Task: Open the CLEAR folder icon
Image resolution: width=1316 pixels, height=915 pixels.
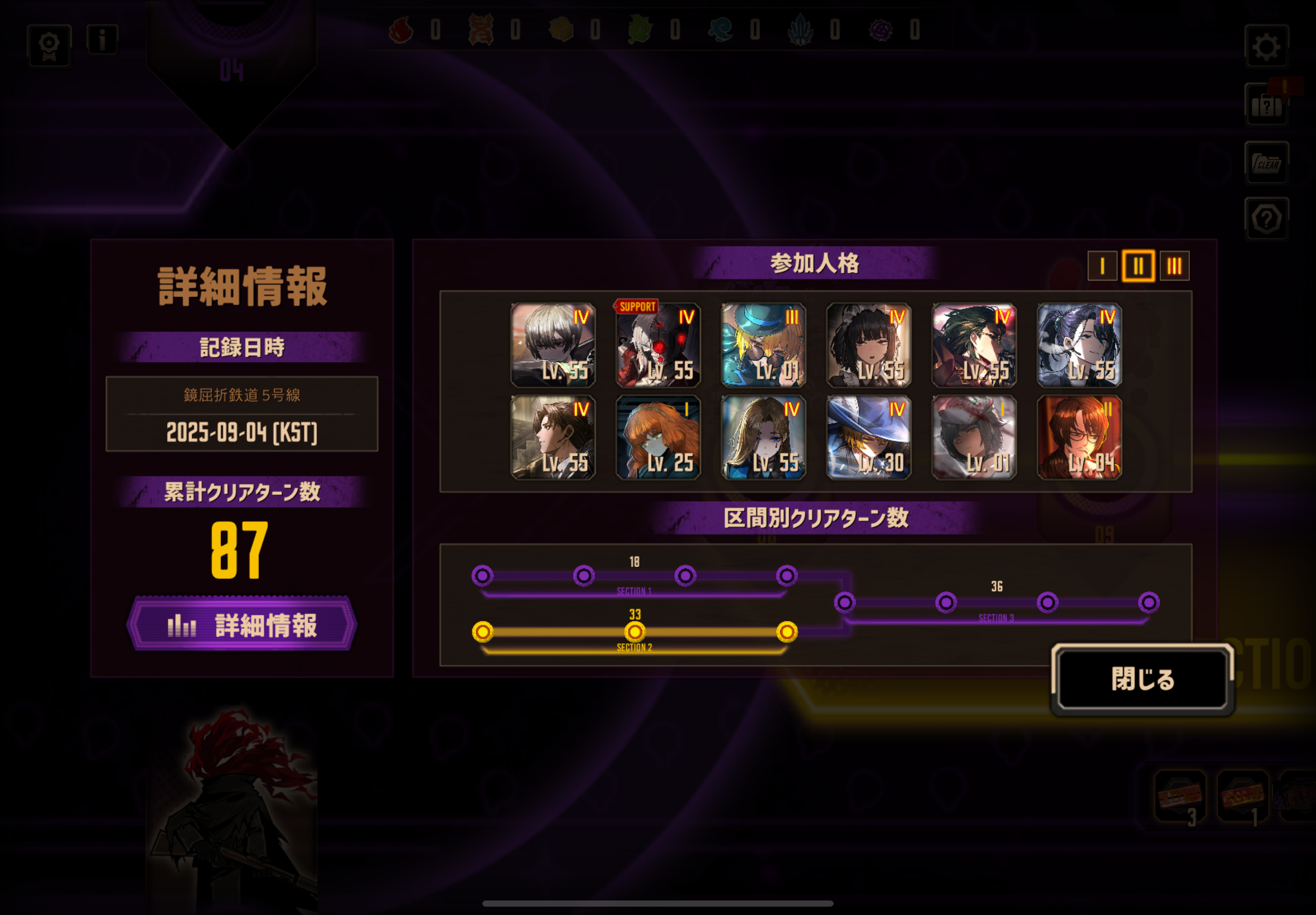Action: [x=1266, y=163]
